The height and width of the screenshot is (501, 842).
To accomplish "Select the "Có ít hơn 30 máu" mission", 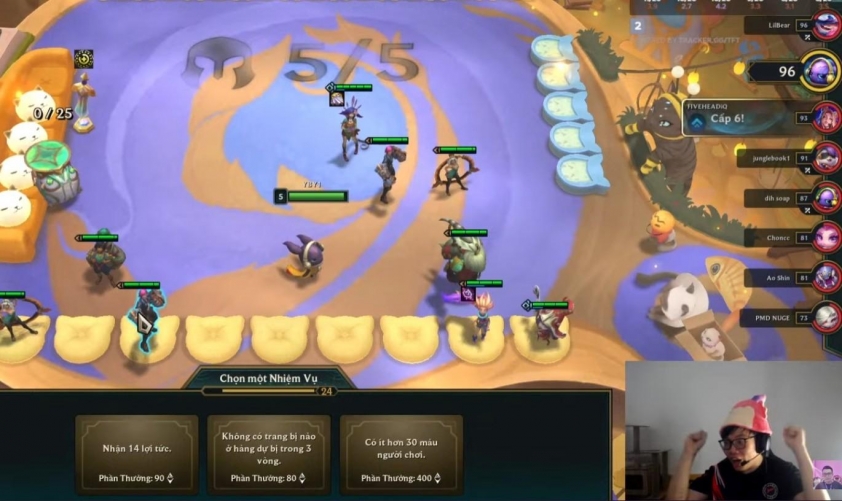I will 401,454.
